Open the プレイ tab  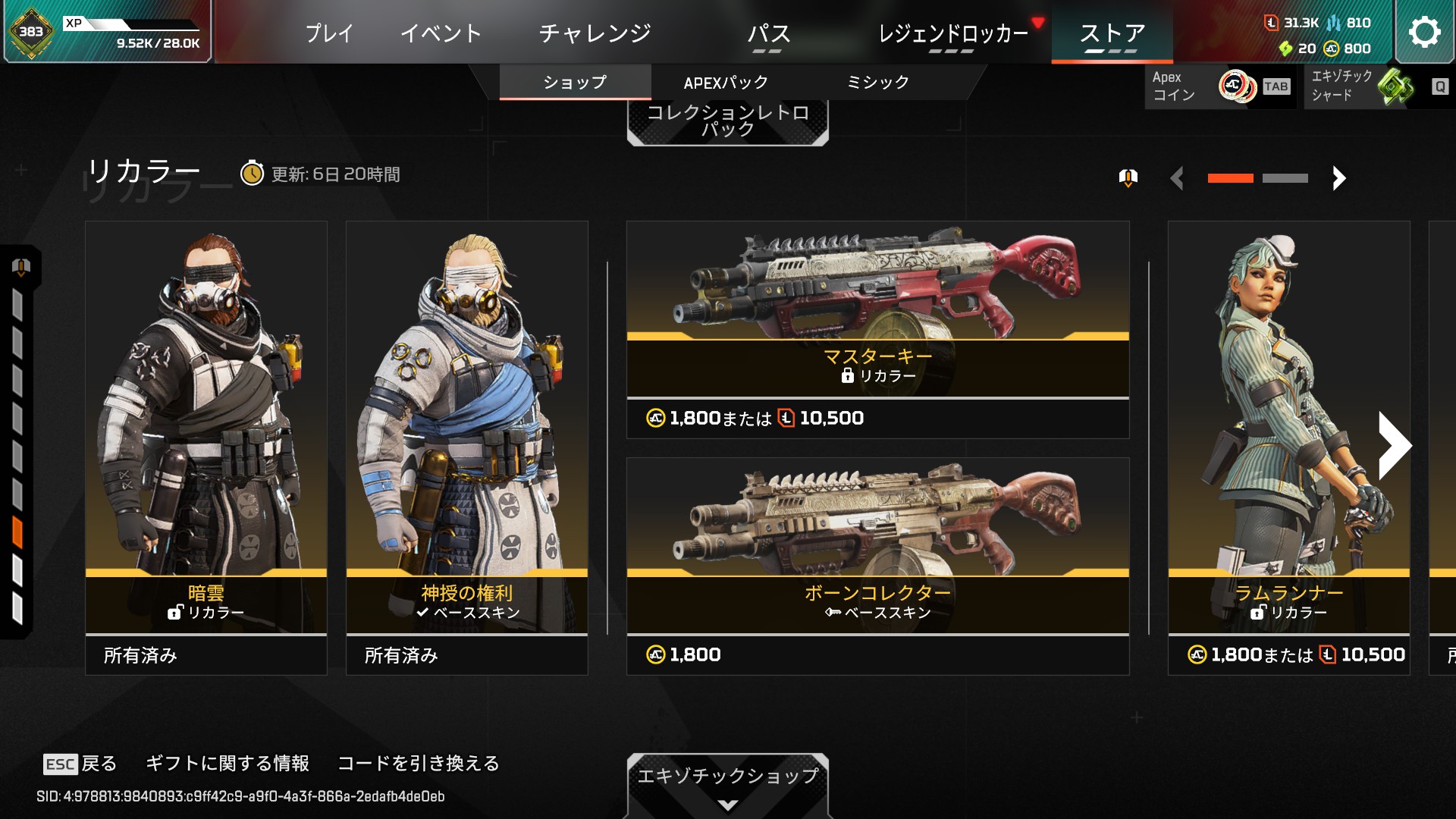329,33
